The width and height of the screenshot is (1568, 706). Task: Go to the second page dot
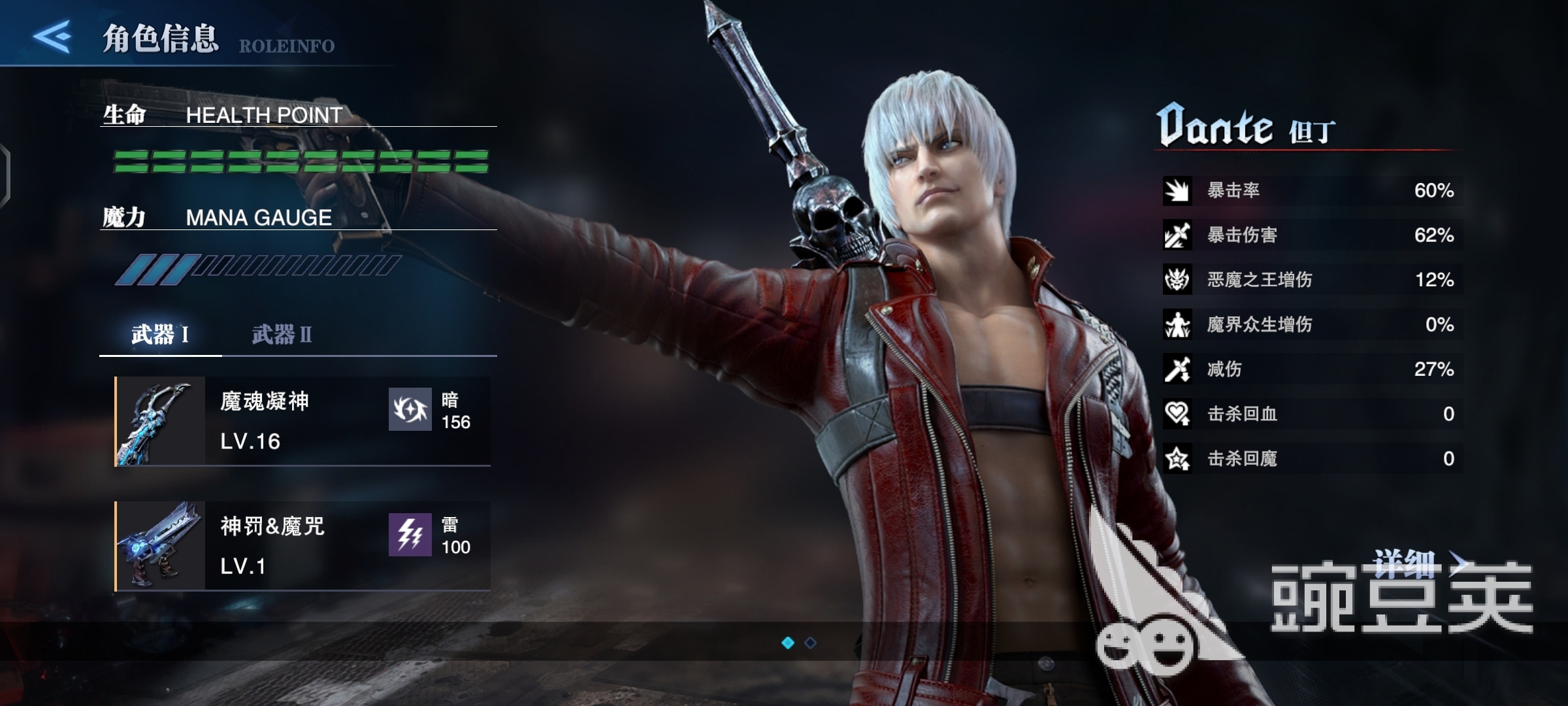[810, 643]
